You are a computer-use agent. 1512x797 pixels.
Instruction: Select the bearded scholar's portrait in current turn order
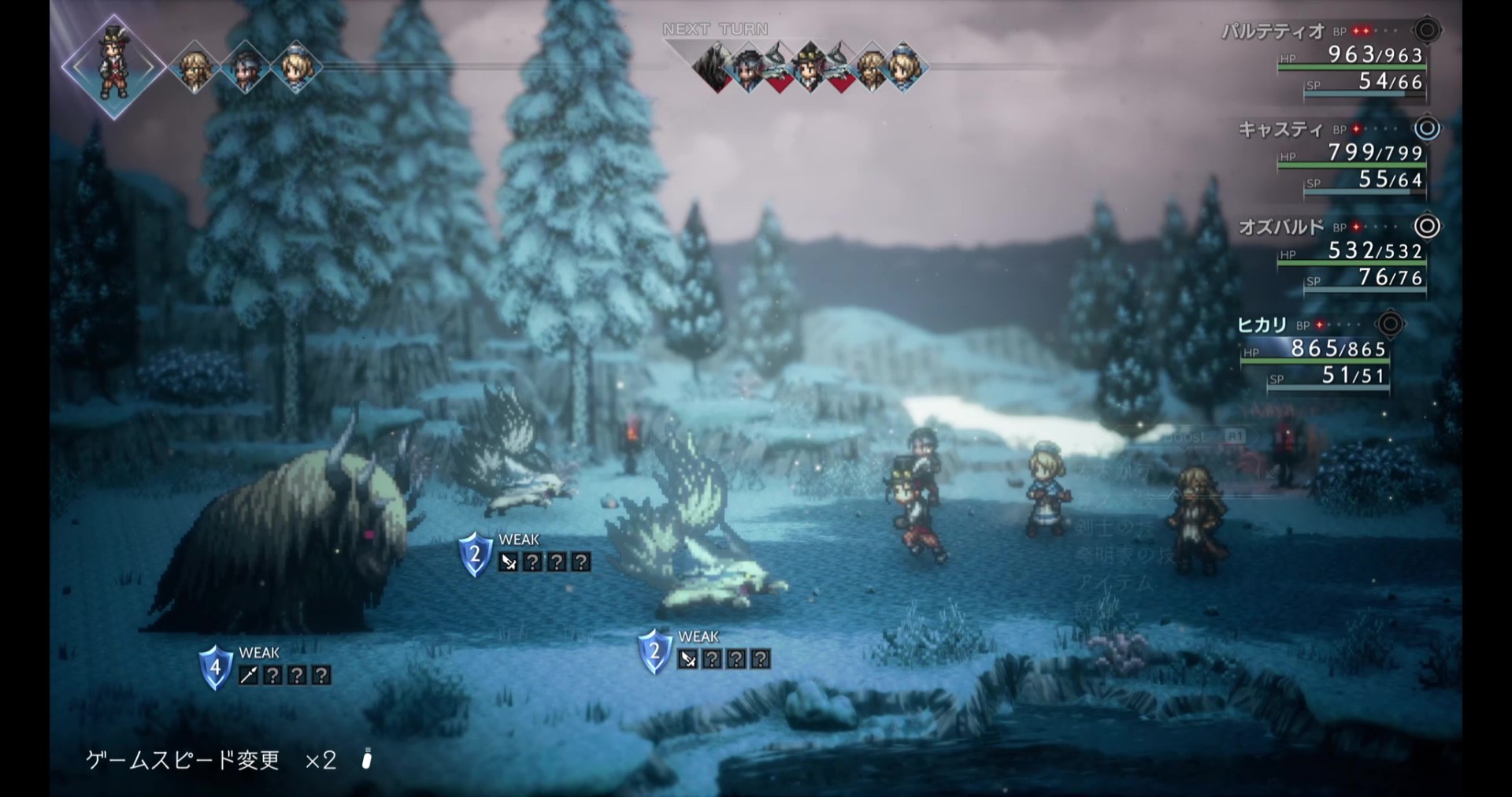pos(194,68)
